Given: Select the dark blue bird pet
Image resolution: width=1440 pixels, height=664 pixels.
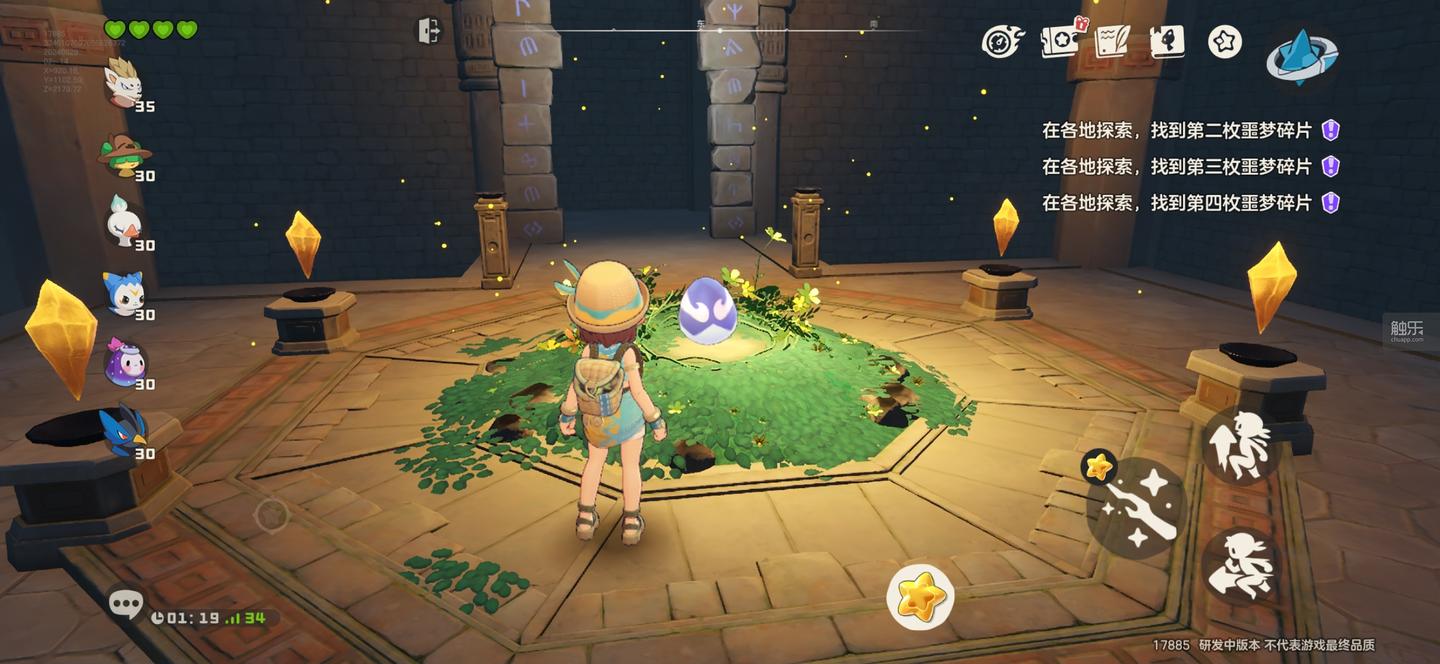Looking at the screenshot, I should pos(124,431).
